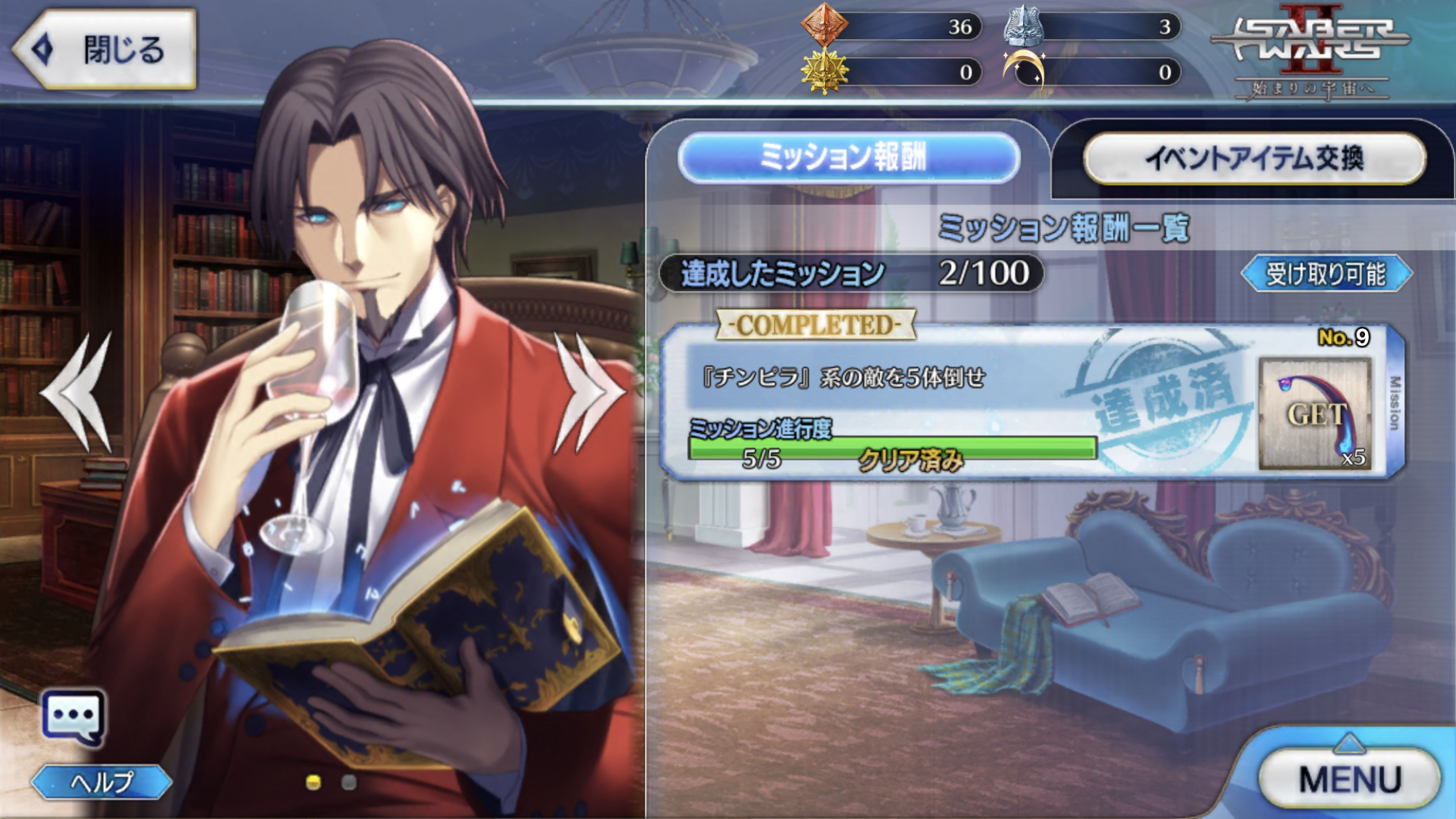The image size is (1456, 819).
Task: Toggle the 受け取り可能 filter
Action: [1326, 274]
